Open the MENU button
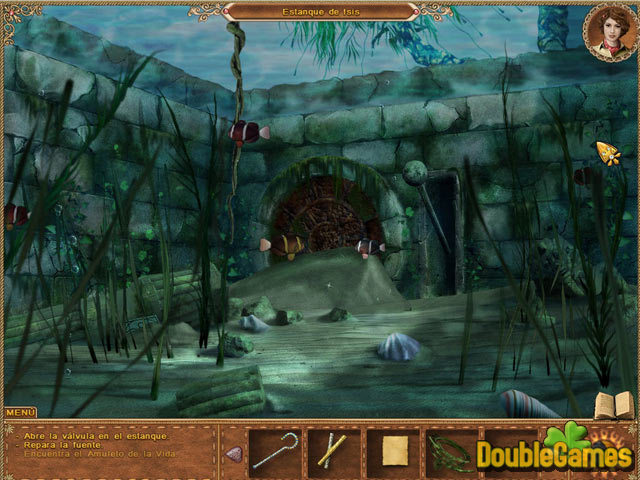Image resolution: width=640 pixels, height=480 pixels. (x=20, y=412)
